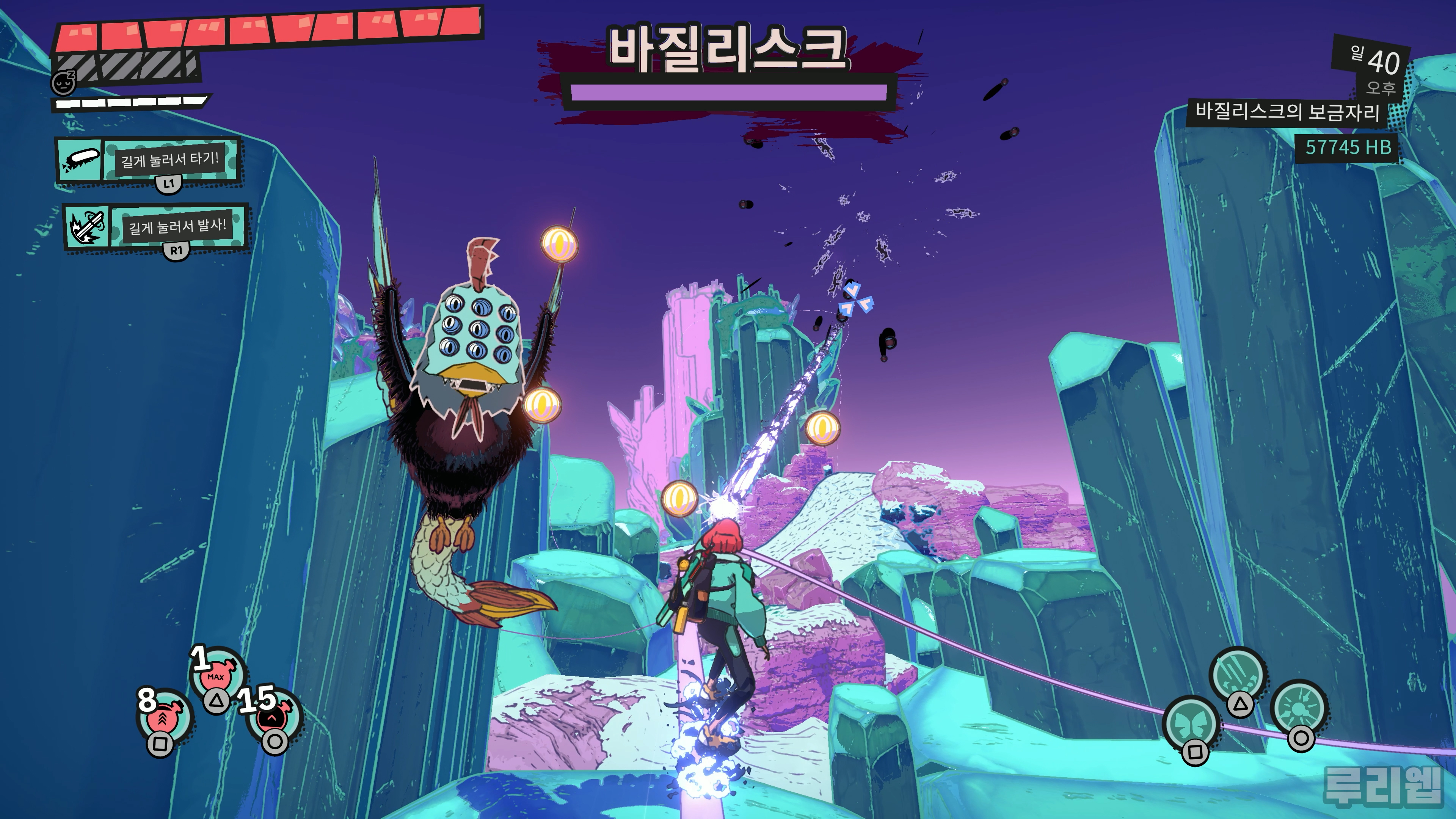The image size is (1456, 819).
Task: Activate the radial burst ability
Action: tap(1299, 709)
